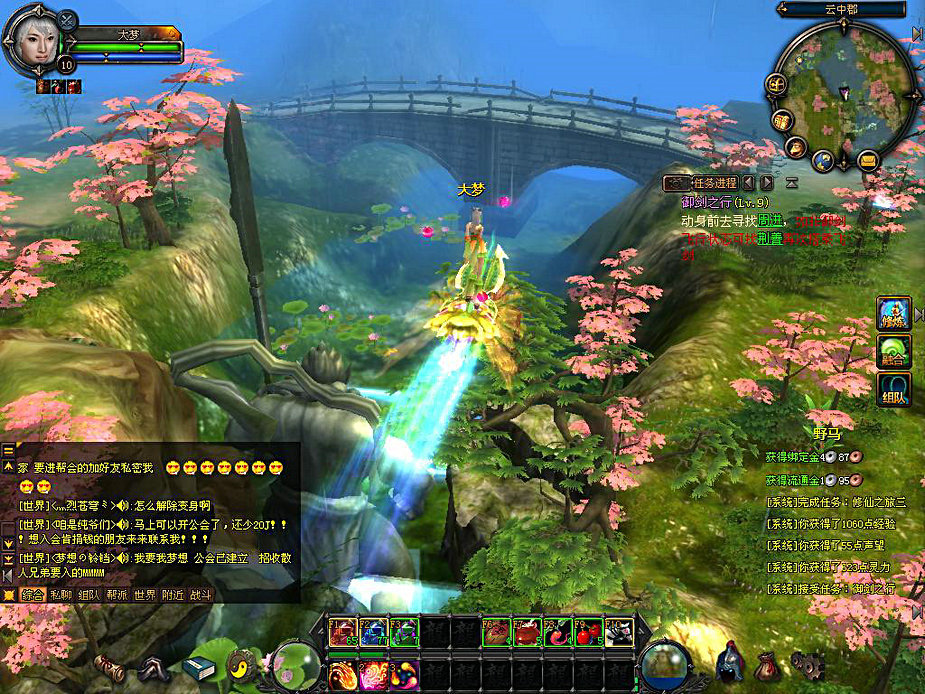925x694 pixels.
Task: Show the 战斗 chat tab
Action: [200, 595]
